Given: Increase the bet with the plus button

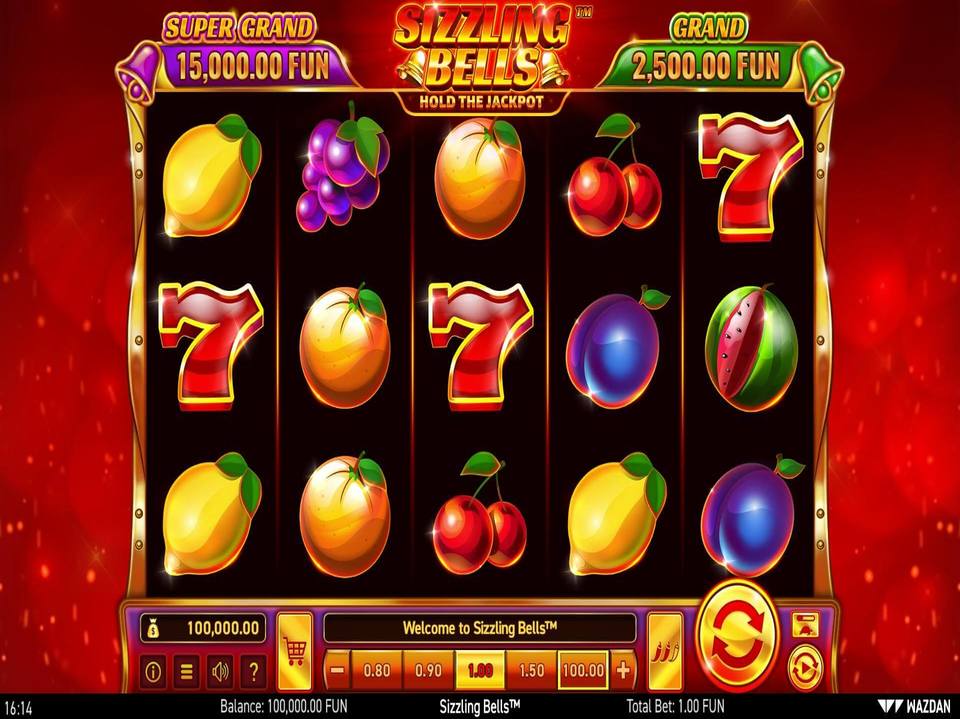Looking at the screenshot, I should point(623,670).
